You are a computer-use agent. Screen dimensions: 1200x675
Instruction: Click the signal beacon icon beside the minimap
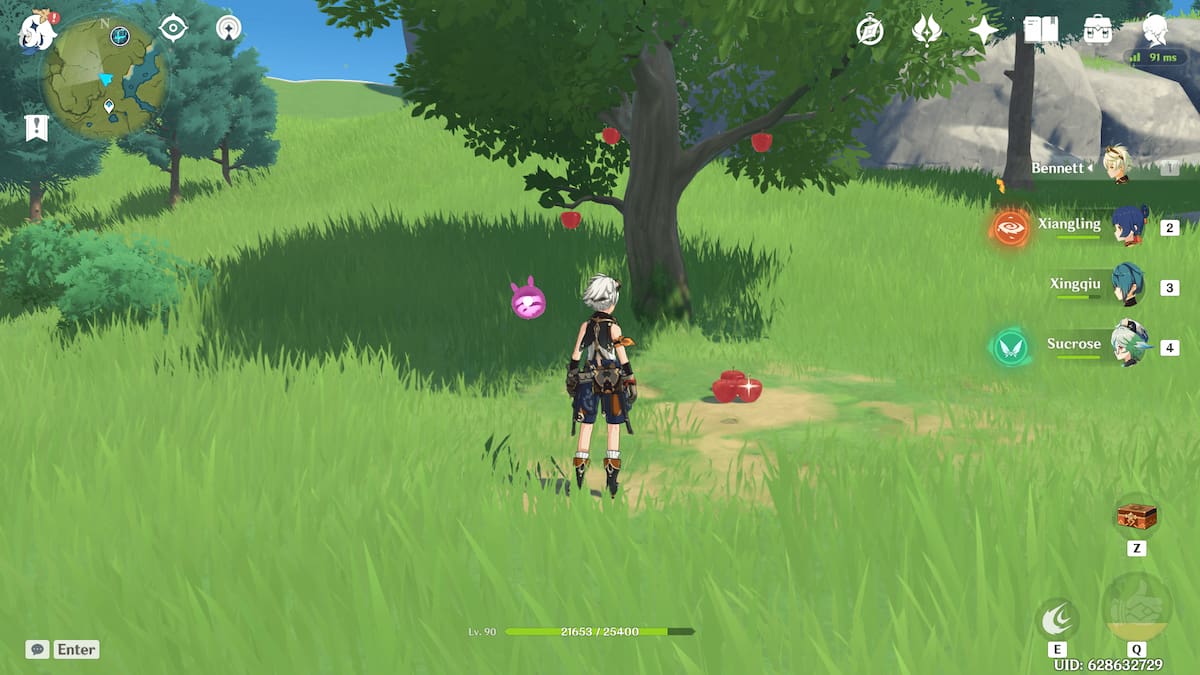(229, 28)
